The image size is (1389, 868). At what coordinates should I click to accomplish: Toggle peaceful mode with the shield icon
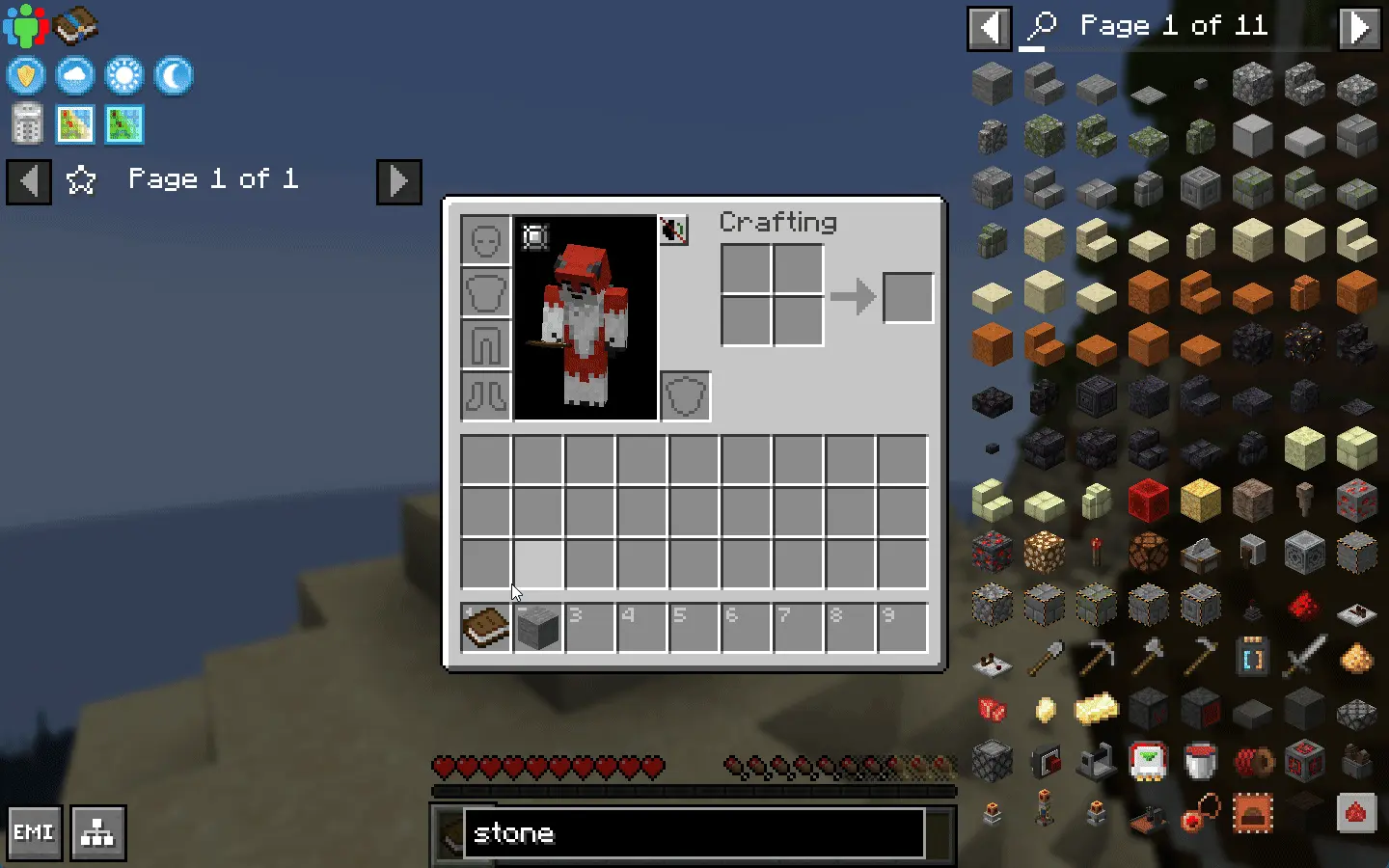(x=26, y=75)
